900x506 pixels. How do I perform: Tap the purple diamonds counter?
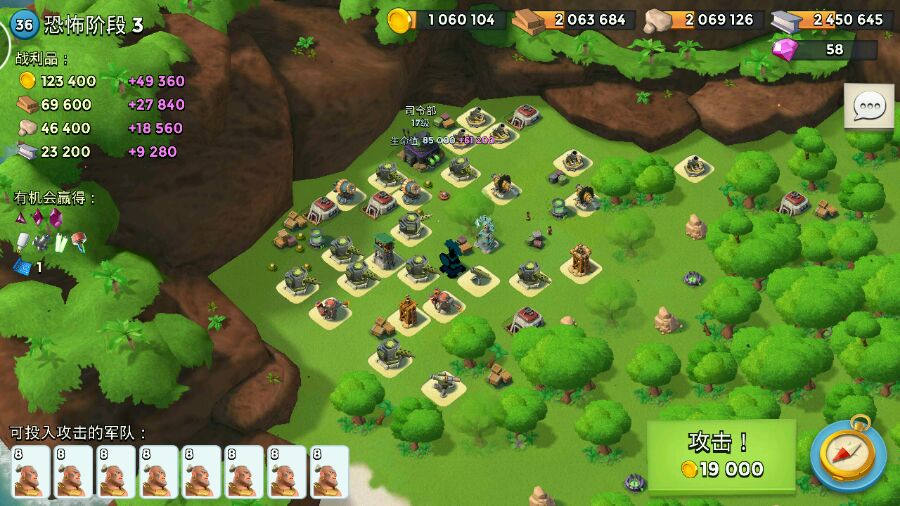(824, 49)
